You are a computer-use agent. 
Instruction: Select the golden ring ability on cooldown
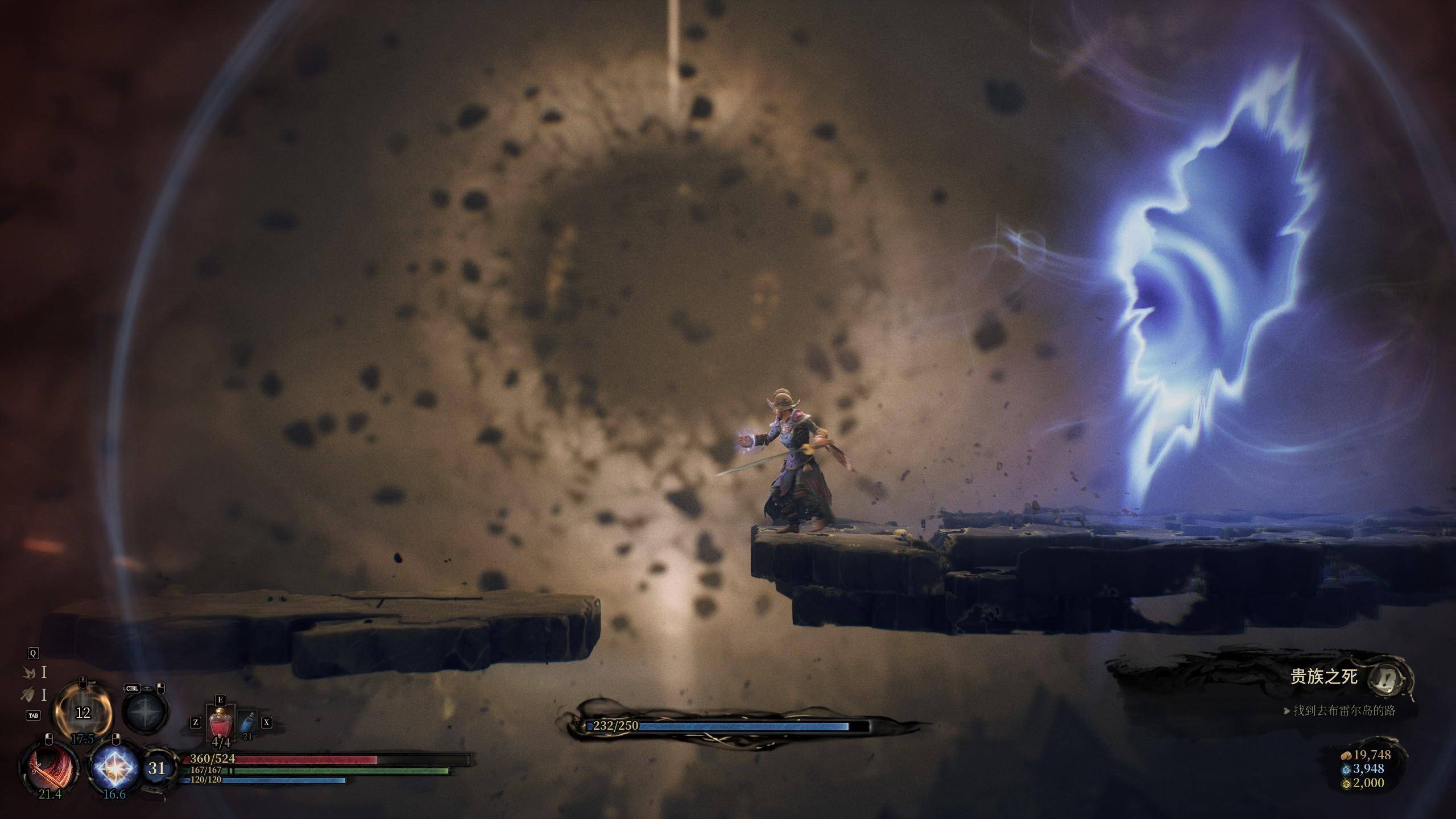tap(83, 712)
